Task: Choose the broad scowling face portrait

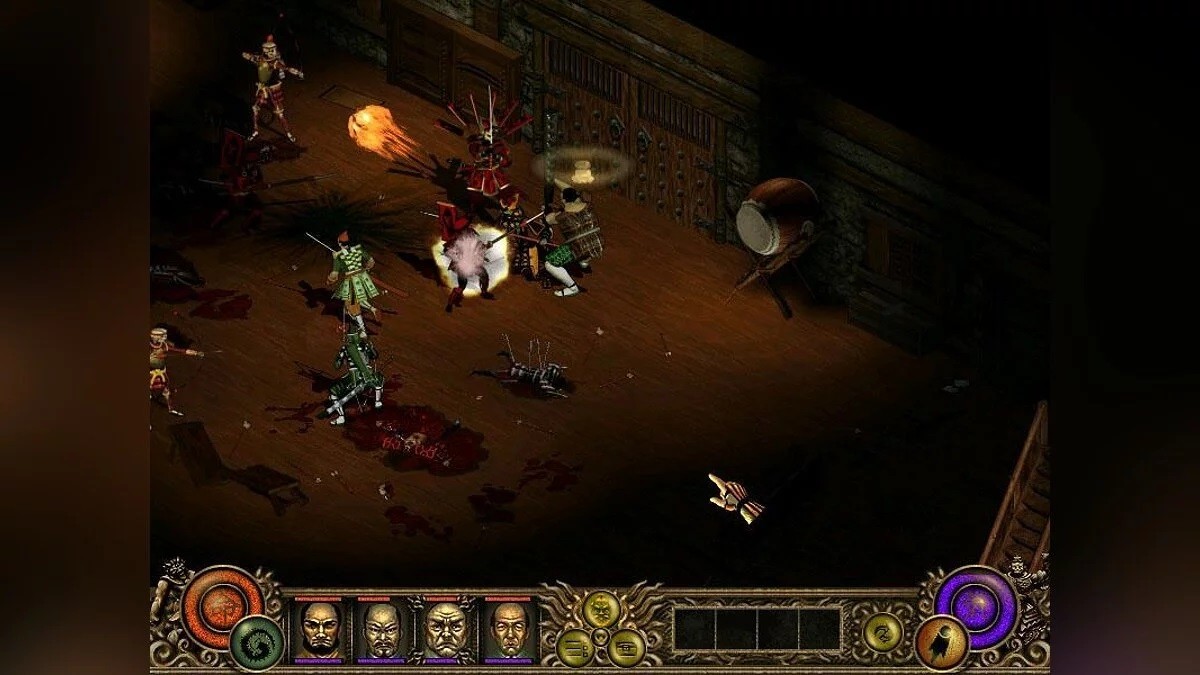Action: coord(446,629)
